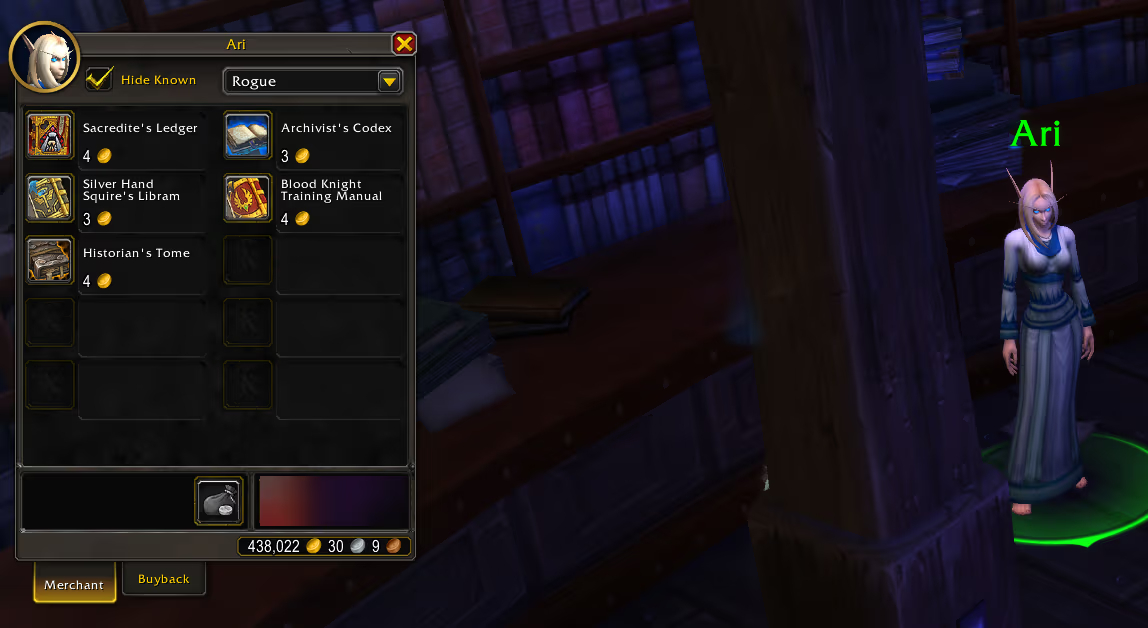Switch to the Buyback tab
The height and width of the screenshot is (628, 1148).
[163, 579]
